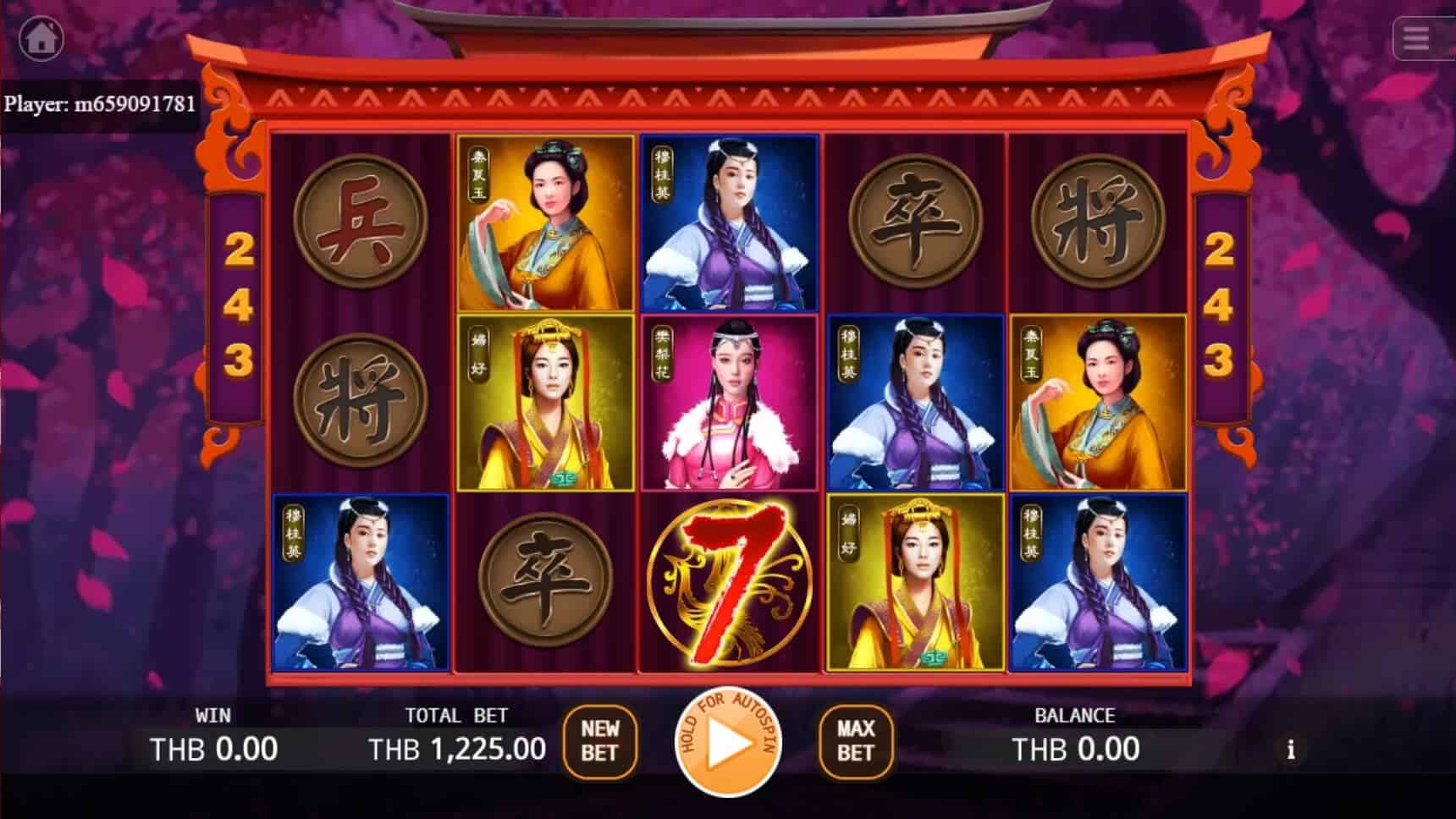The width and height of the screenshot is (1456, 819).
Task: Set the wager with Max Bet
Action: click(x=855, y=741)
